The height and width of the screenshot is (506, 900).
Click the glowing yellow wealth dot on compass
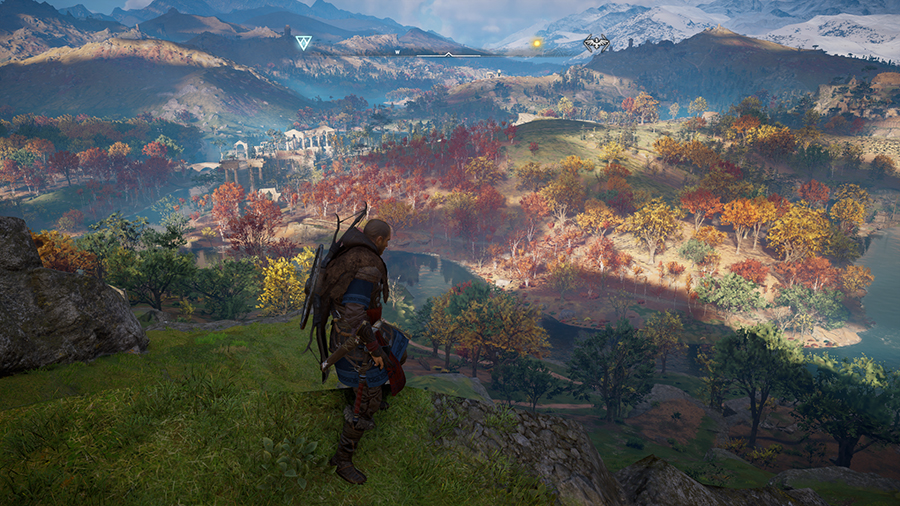pos(537,43)
